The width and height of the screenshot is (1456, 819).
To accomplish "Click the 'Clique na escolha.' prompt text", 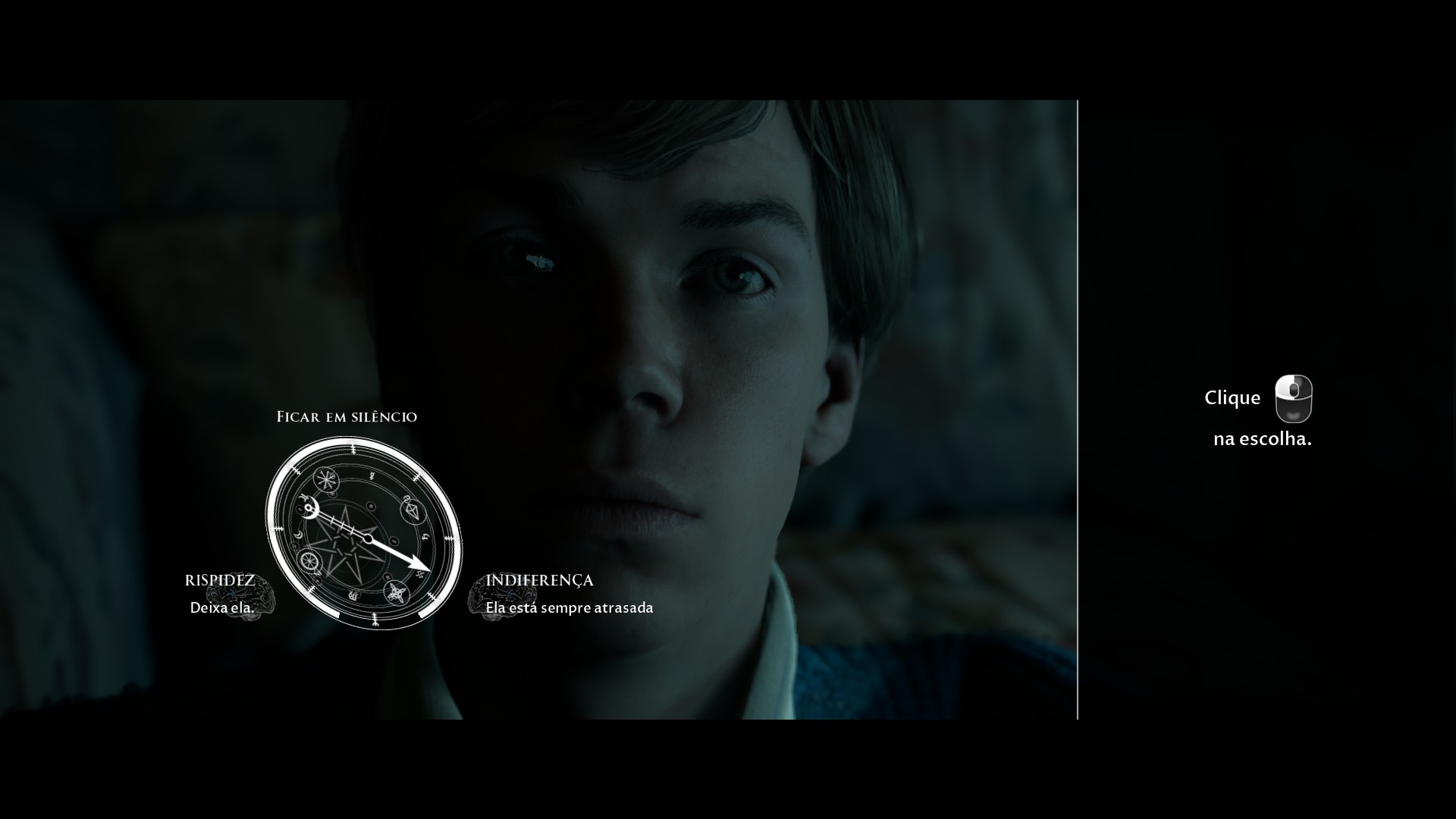I will (1263, 438).
